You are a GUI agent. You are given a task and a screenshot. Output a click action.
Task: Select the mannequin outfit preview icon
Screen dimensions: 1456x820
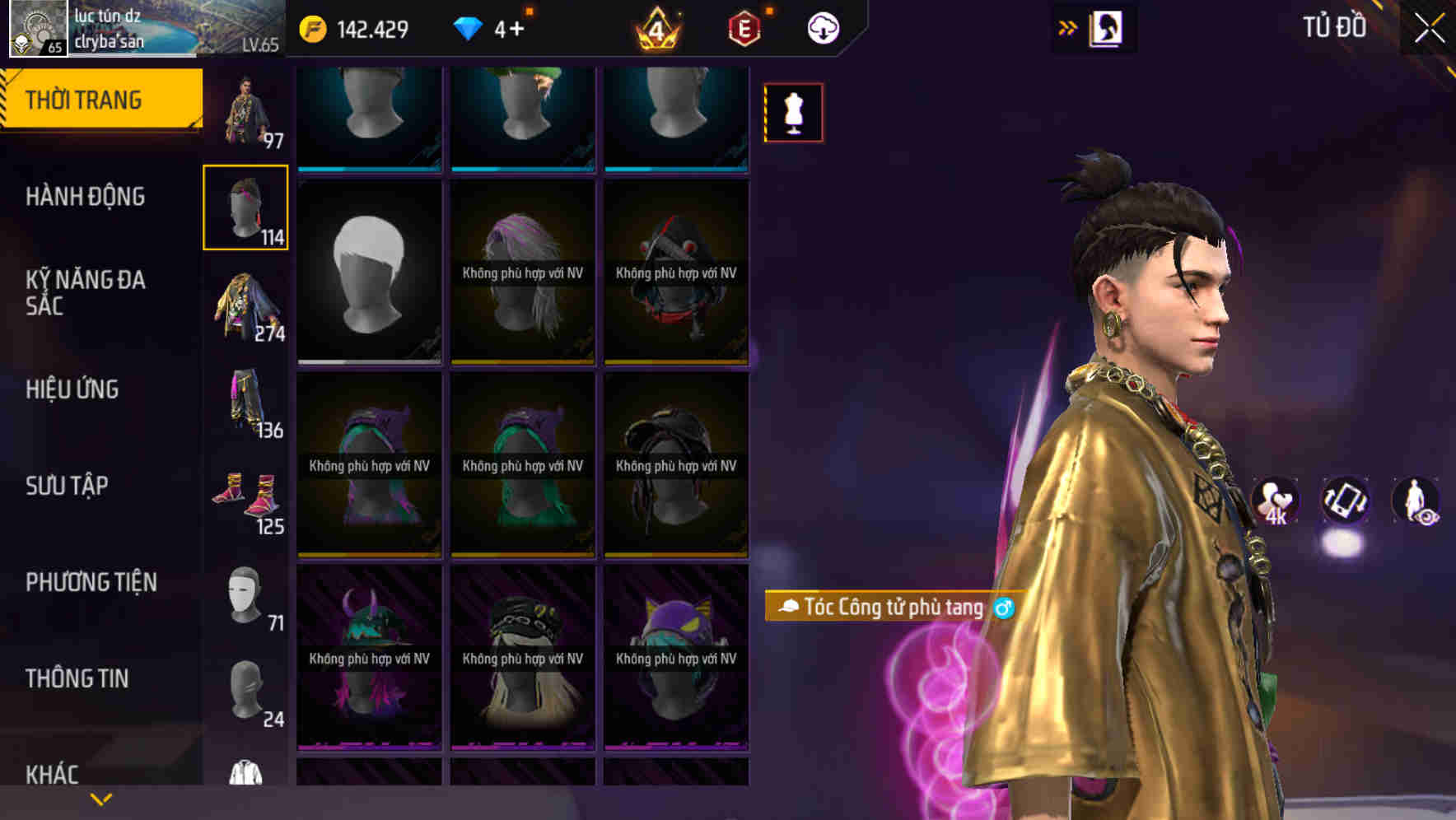[x=792, y=113]
